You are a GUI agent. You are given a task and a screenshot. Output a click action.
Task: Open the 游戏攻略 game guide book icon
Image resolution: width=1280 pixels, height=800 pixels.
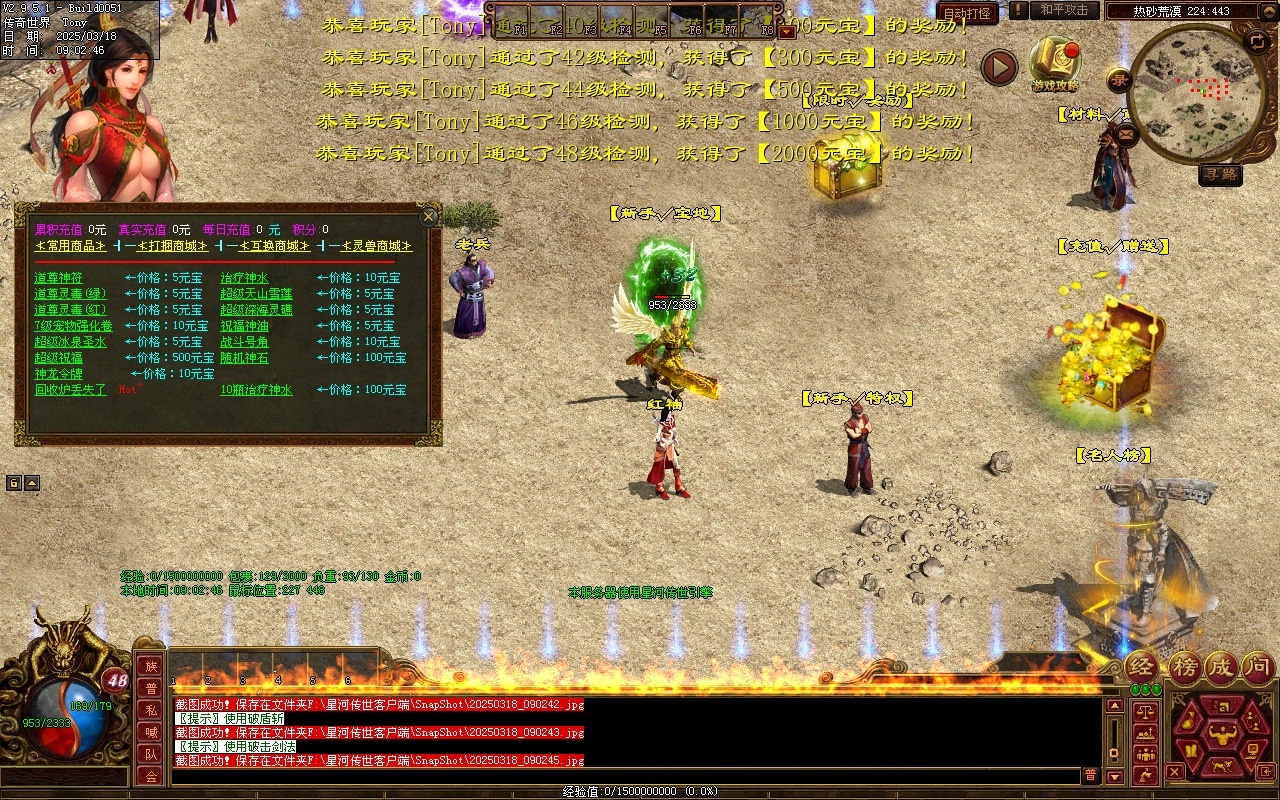coord(1055,63)
